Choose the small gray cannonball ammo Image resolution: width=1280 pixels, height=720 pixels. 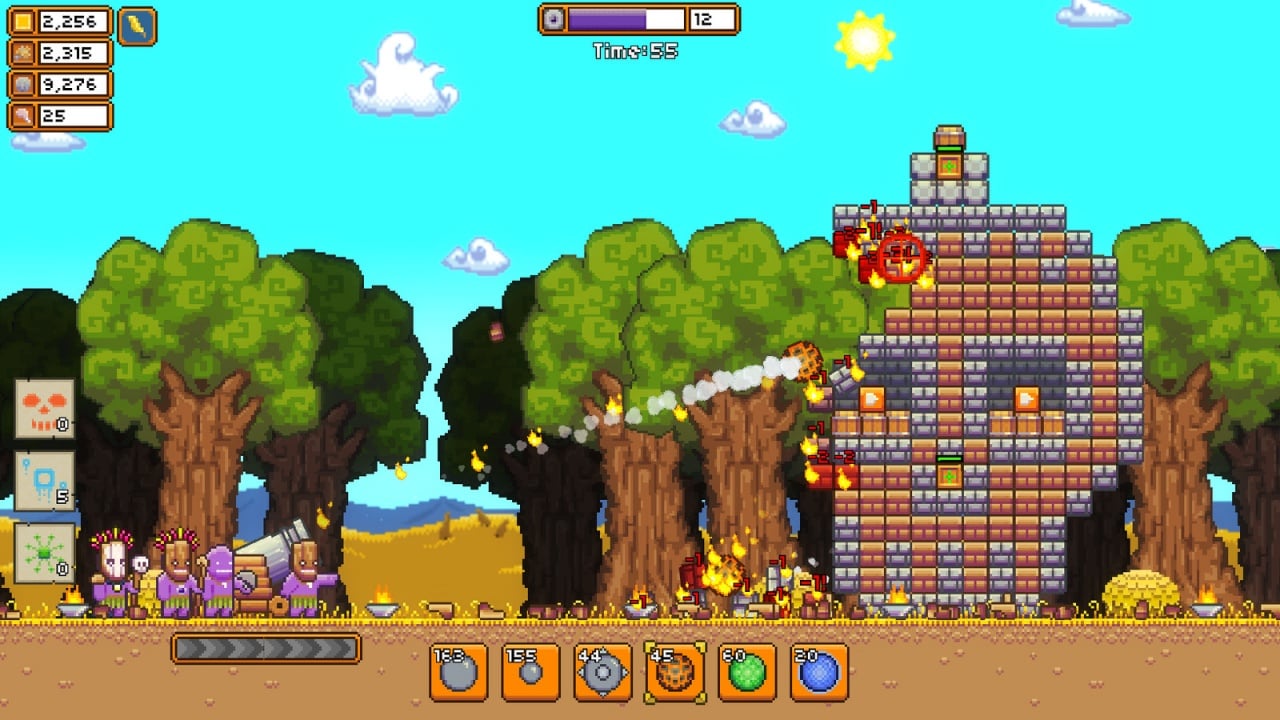click(531, 672)
